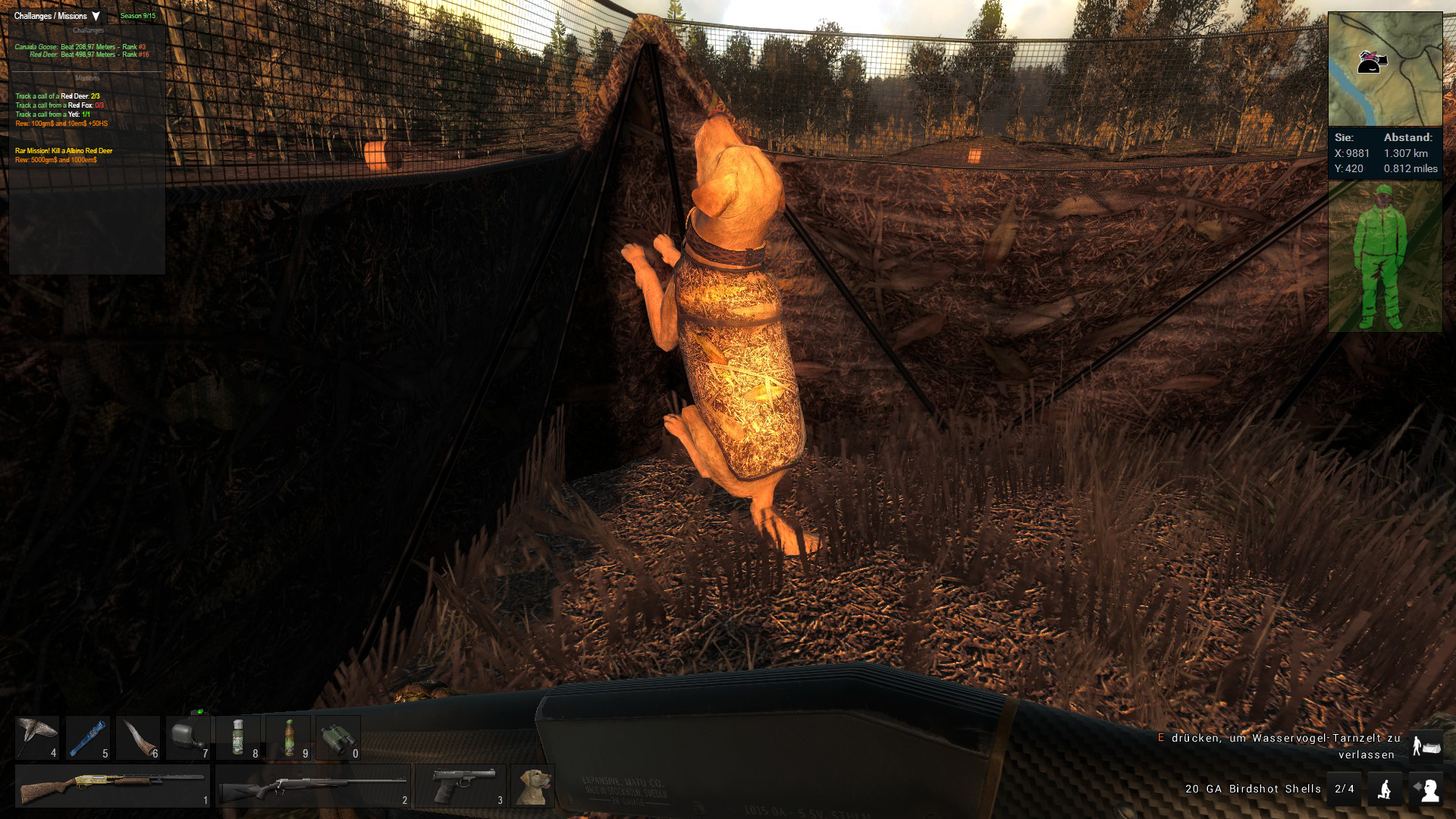Viewport: 1456px width, 819px height.
Task: Equip the binoculars in slot 0
Action: tap(338, 738)
